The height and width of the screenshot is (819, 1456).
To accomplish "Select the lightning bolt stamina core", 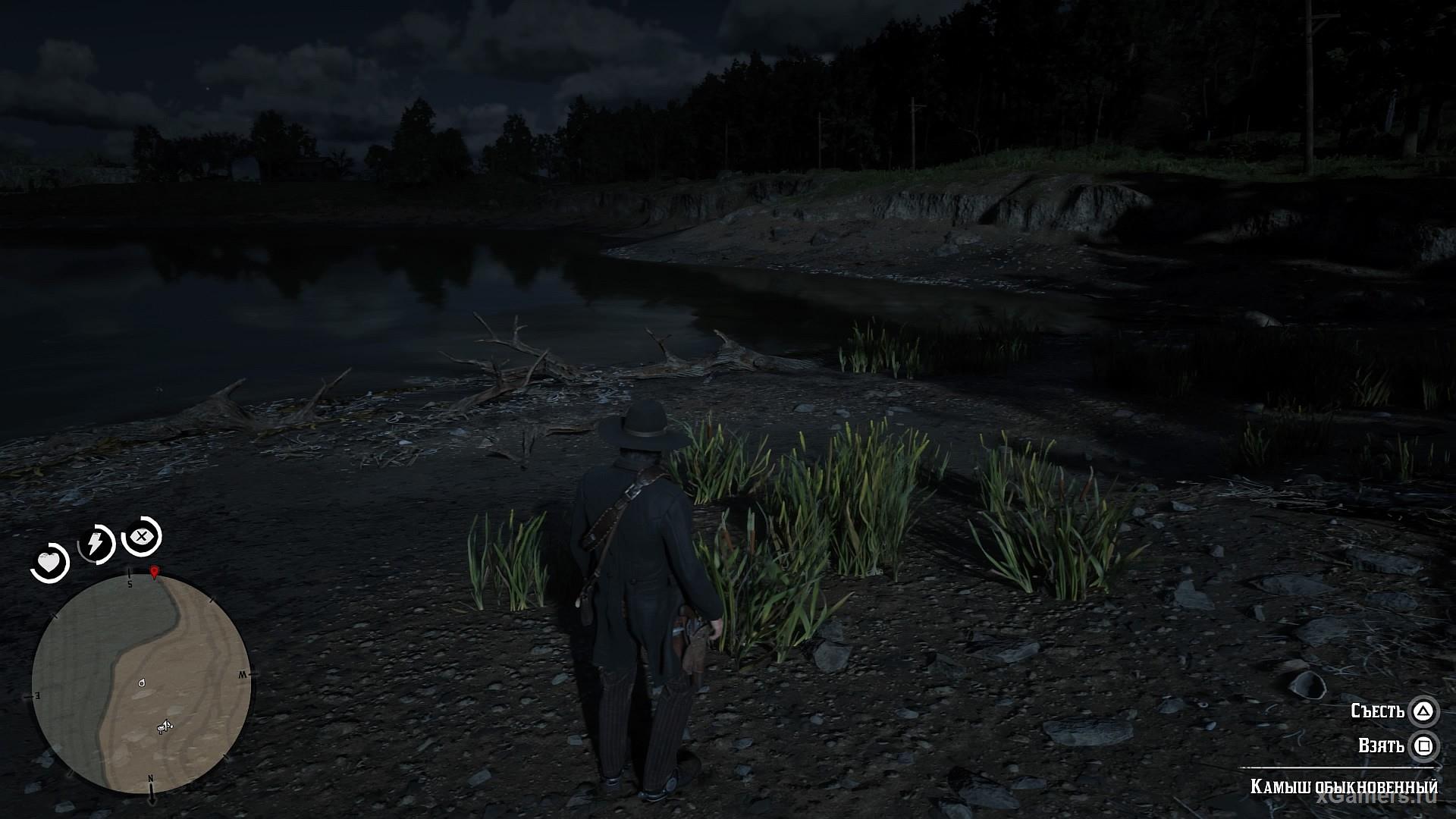I will point(96,543).
